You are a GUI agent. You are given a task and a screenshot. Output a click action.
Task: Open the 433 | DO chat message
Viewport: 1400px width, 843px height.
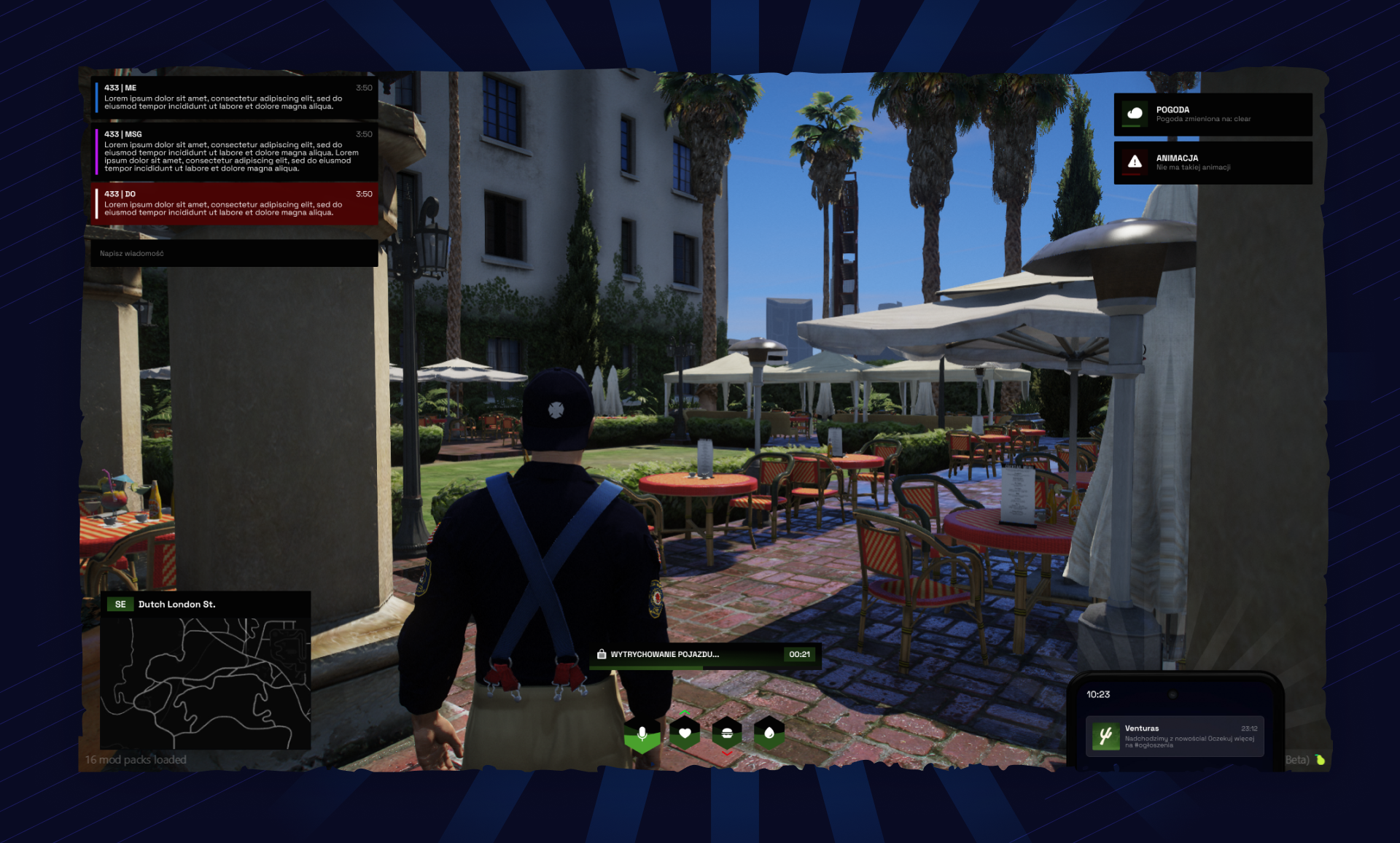233,204
